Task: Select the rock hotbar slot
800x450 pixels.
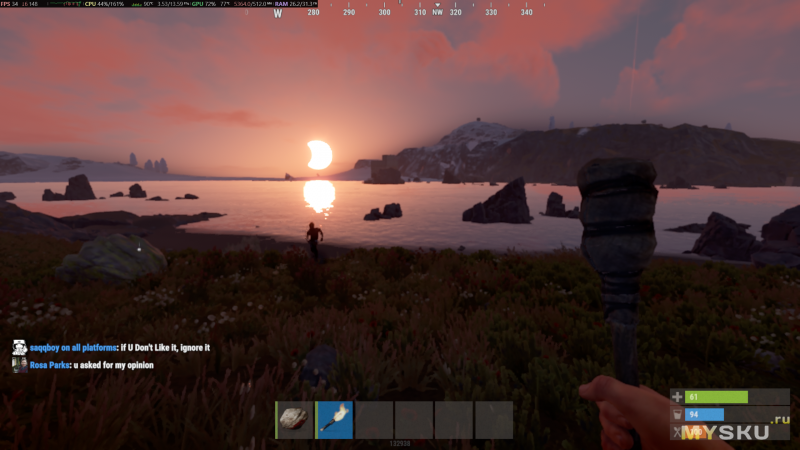Action: 295,420
